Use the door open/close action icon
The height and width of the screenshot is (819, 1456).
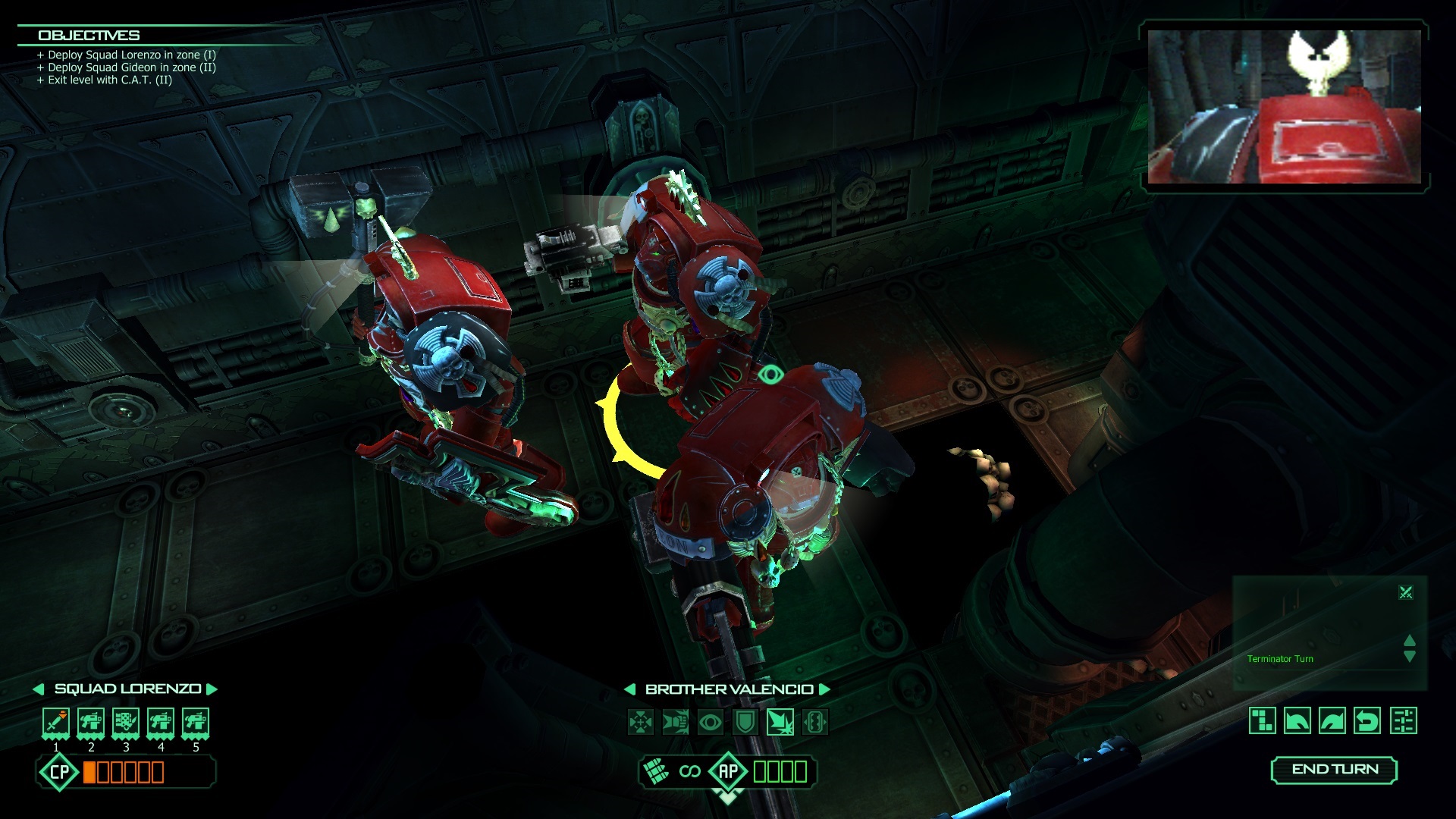(815, 722)
